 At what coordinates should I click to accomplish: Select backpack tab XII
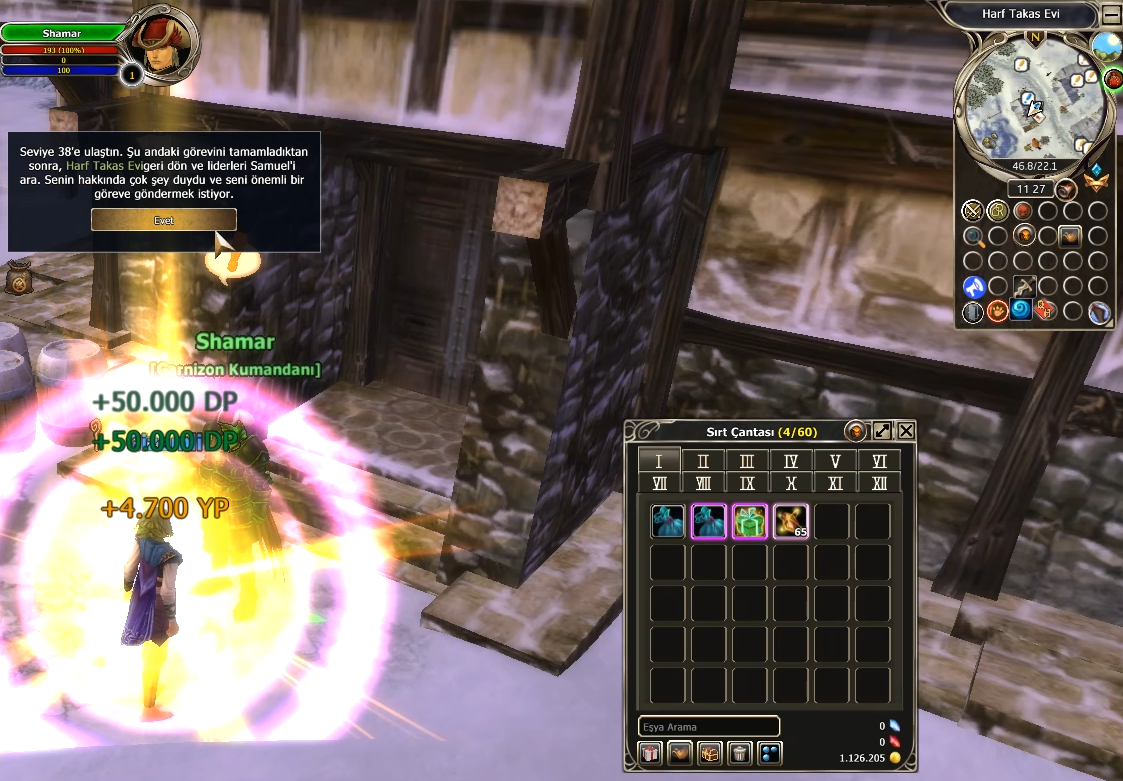click(879, 483)
